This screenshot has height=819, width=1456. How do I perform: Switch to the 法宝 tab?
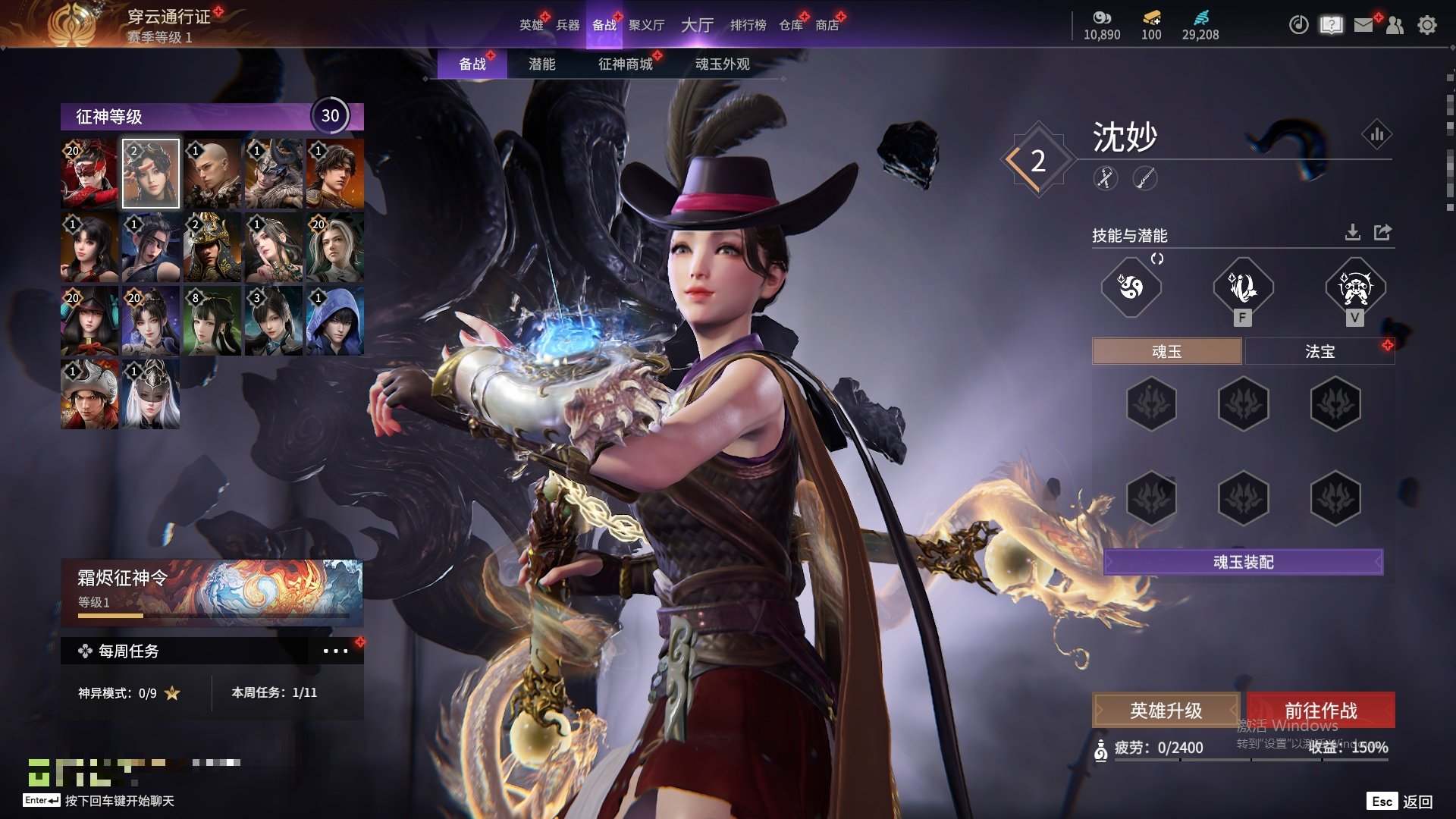[x=1319, y=351]
